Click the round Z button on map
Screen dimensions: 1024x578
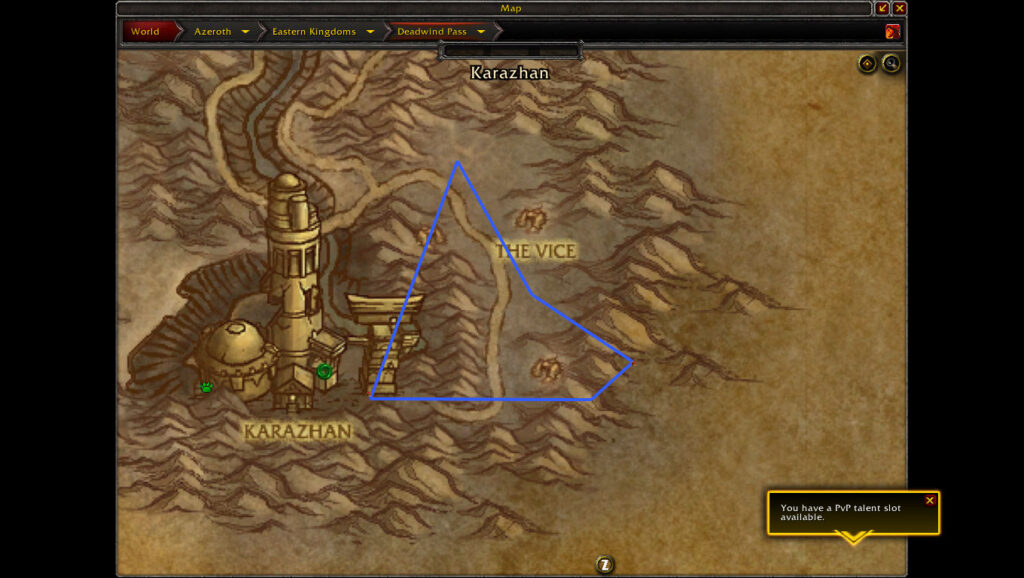[604, 565]
